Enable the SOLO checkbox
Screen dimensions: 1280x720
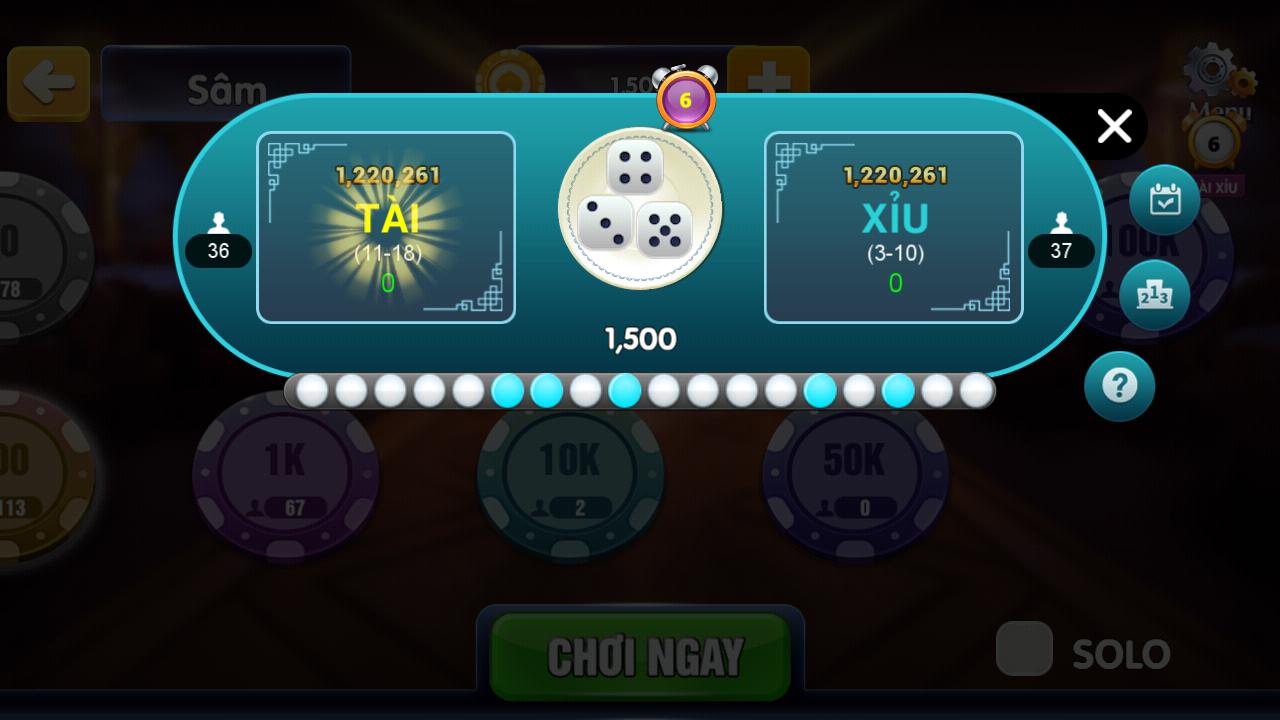(x=1023, y=650)
